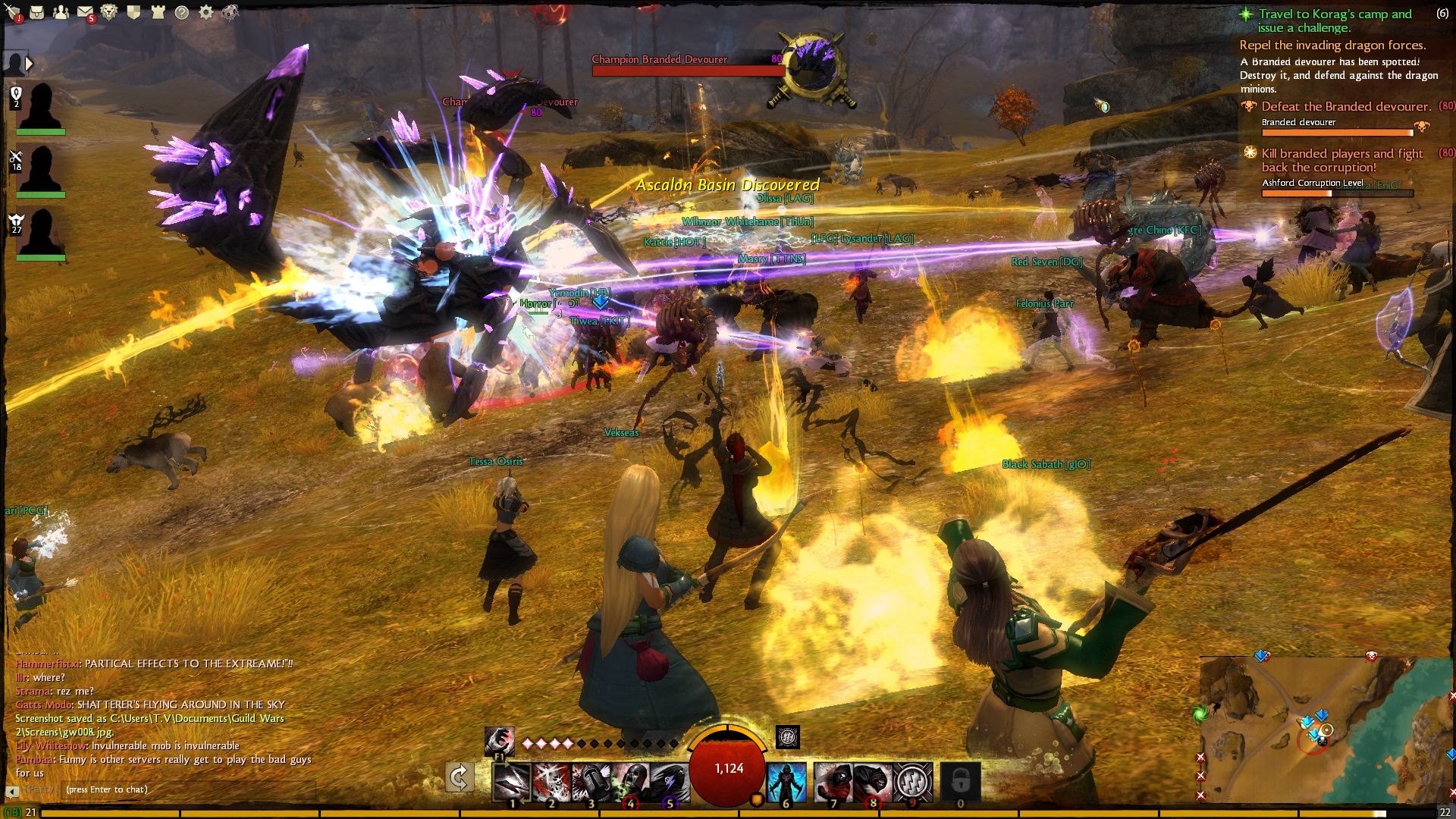Open the Hero panel sword-and-shield icon
This screenshot has width=1456, height=819.
point(12,11)
